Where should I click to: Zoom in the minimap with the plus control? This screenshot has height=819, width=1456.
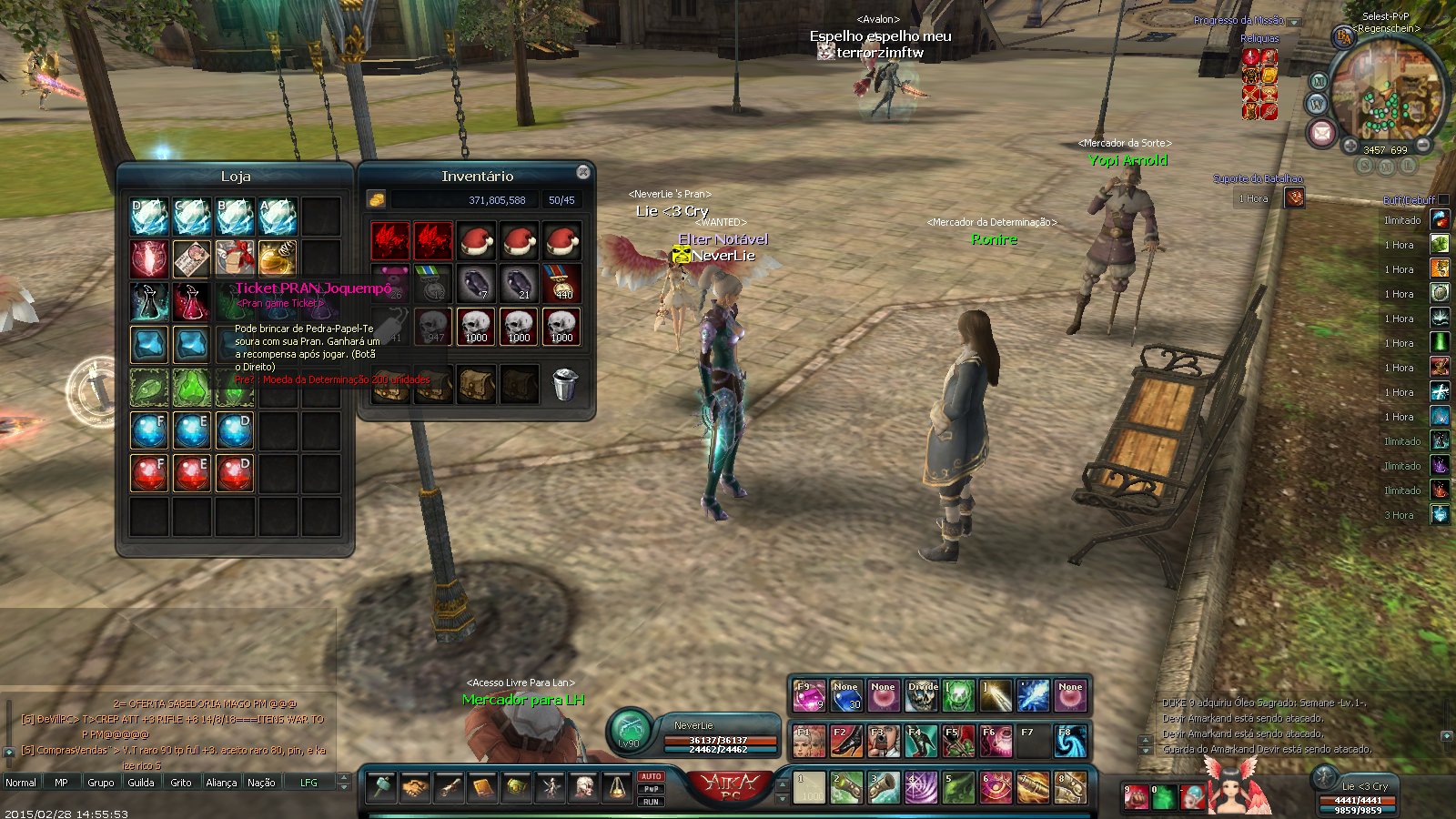1350,145
